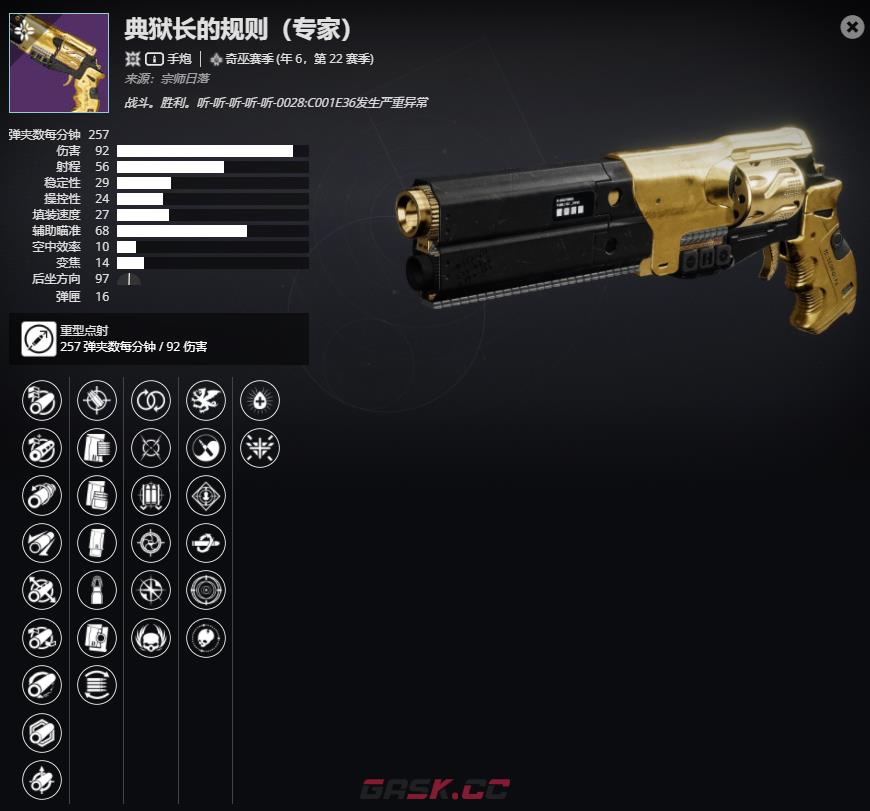Pick the glowing droplet with plus perk
This screenshot has height=811, width=870.
[x=260, y=401]
